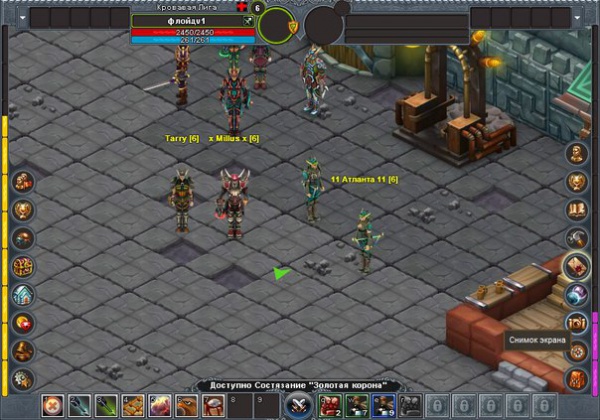The width and height of the screenshot is (600, 420).
Task: Open the open book icon on right
Action: 577,210
